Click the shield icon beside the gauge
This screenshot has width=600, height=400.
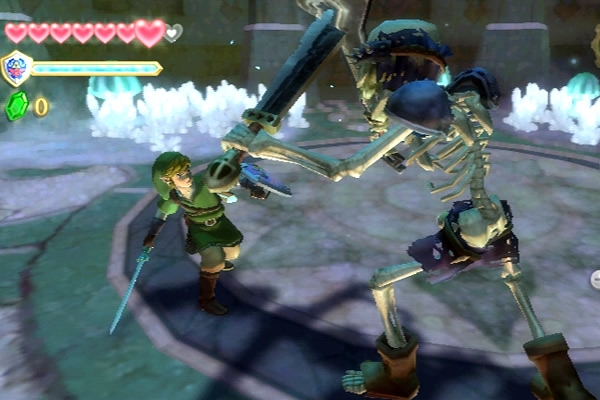(x=17, y=68)
